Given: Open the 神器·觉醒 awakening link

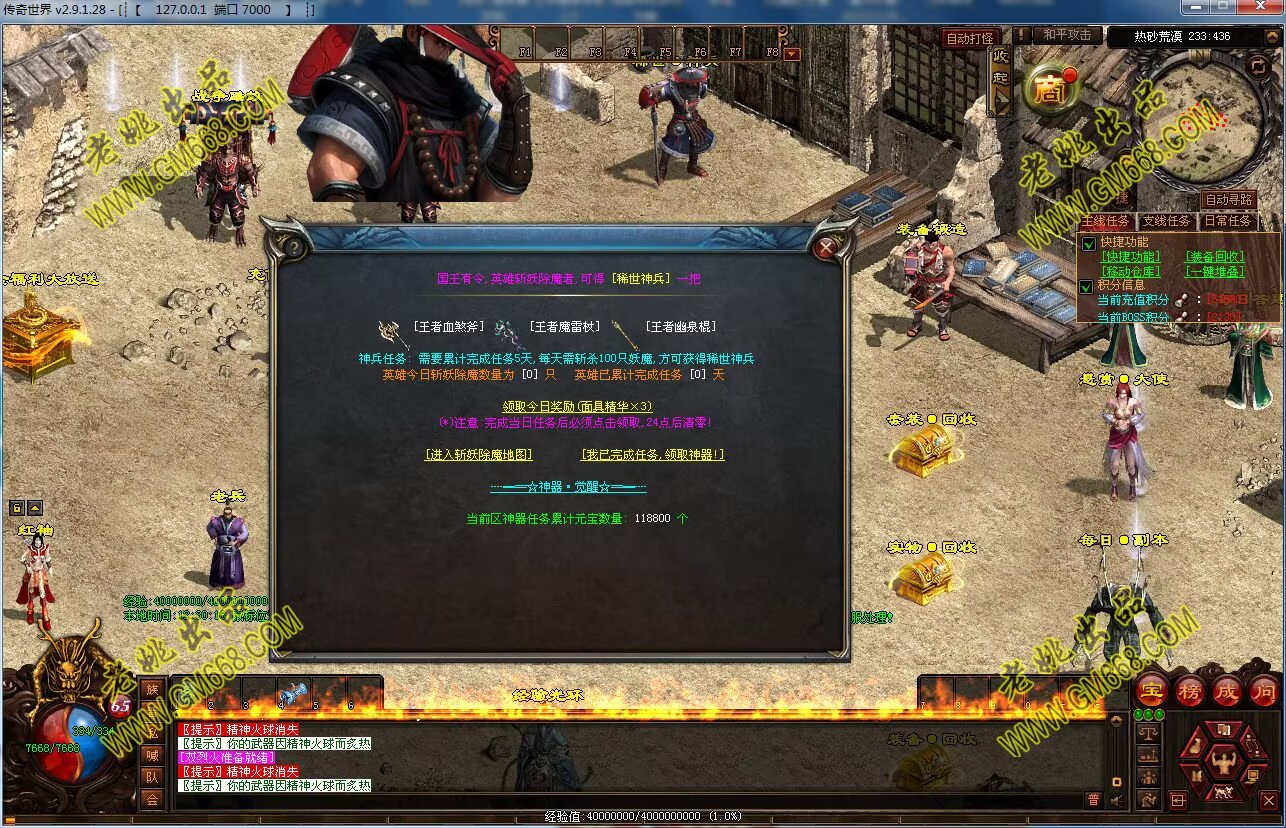Looking at the screenshot, I should 568,487.
